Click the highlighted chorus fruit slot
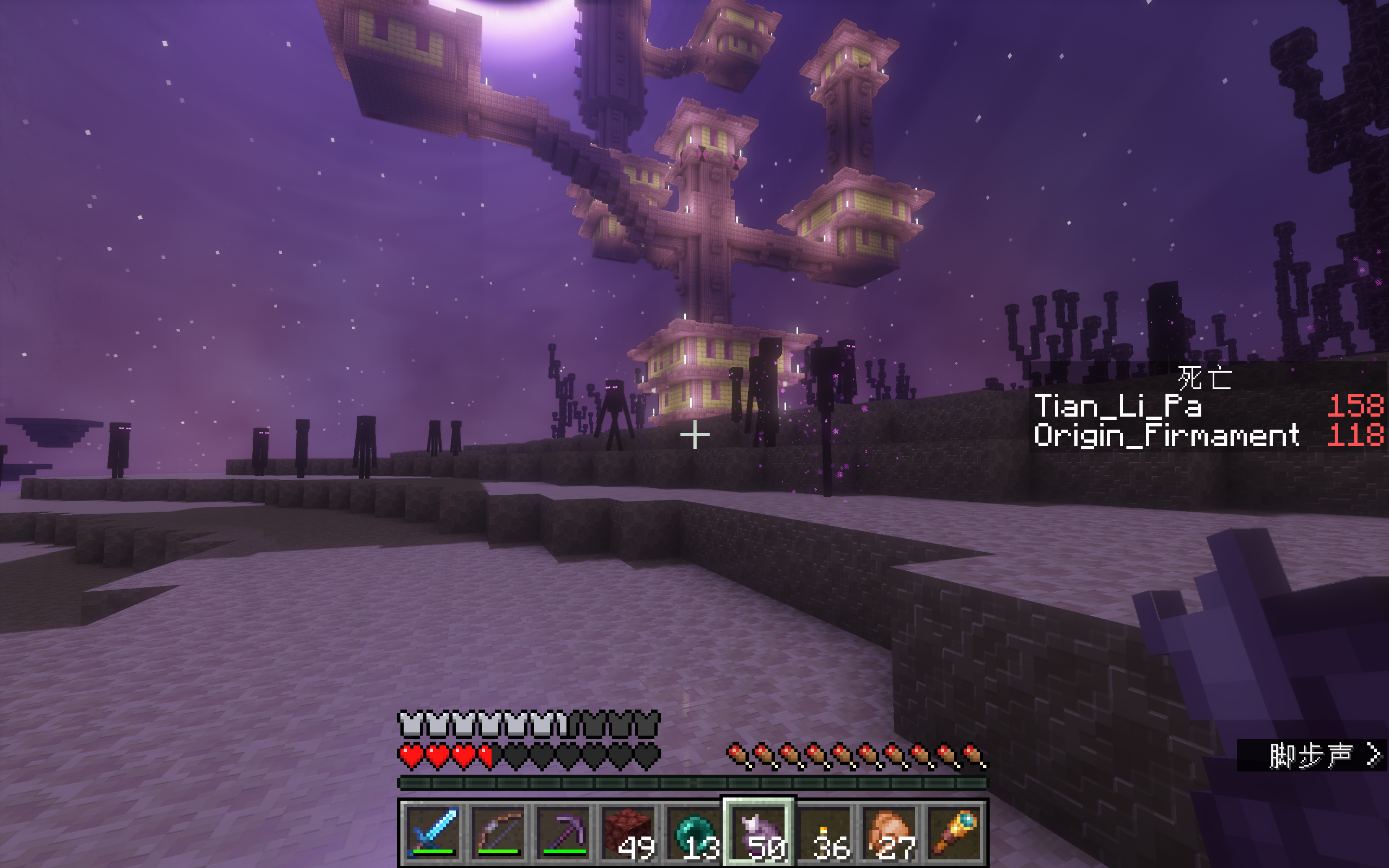Viewport: 1389px width, 868px height. click(759, 832)
